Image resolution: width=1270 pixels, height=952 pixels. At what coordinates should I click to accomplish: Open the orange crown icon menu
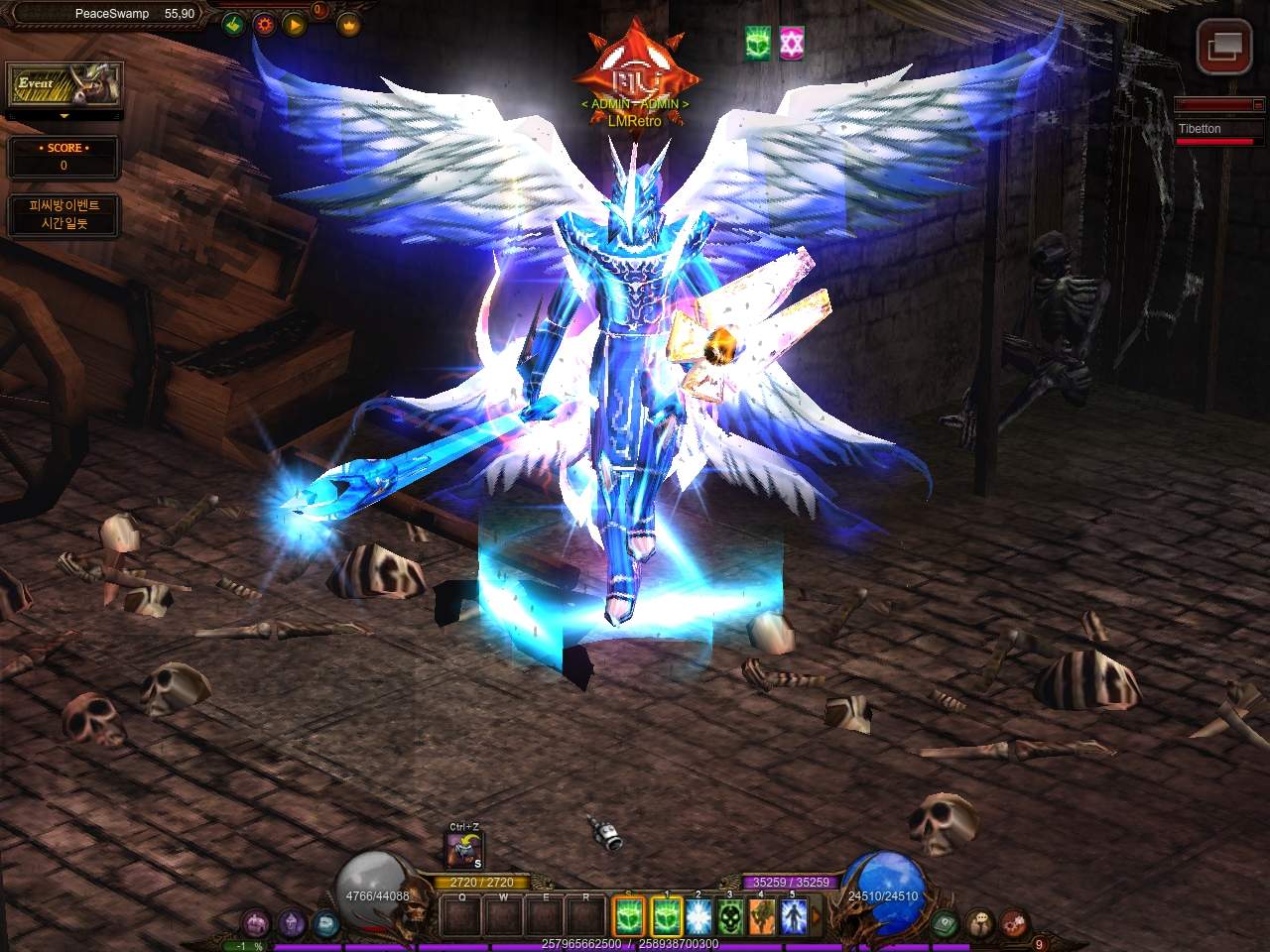coord(349,24)
